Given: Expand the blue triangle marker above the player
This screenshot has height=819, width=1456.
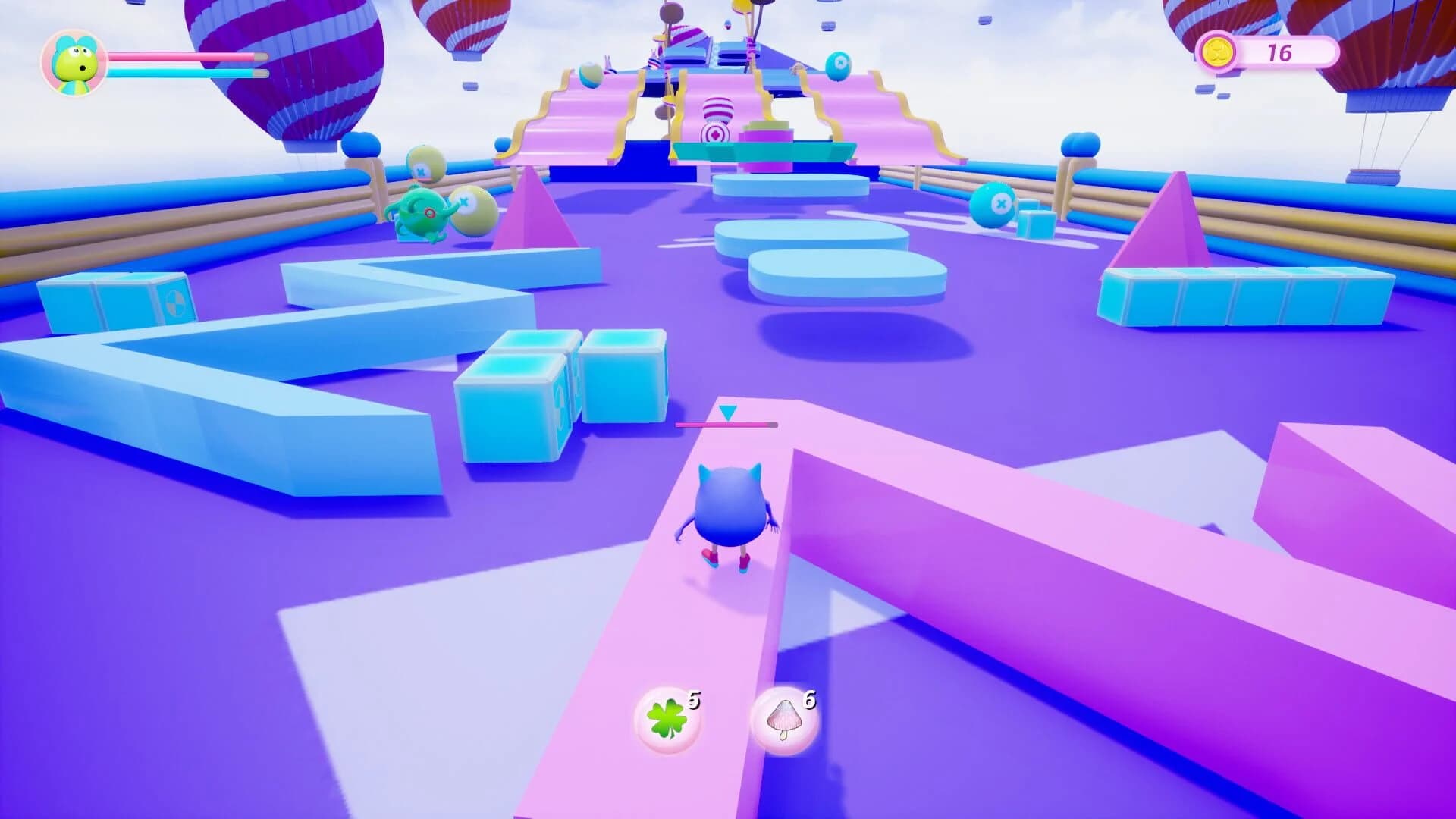Looking at the screenshot, I should tap(728, 413).
